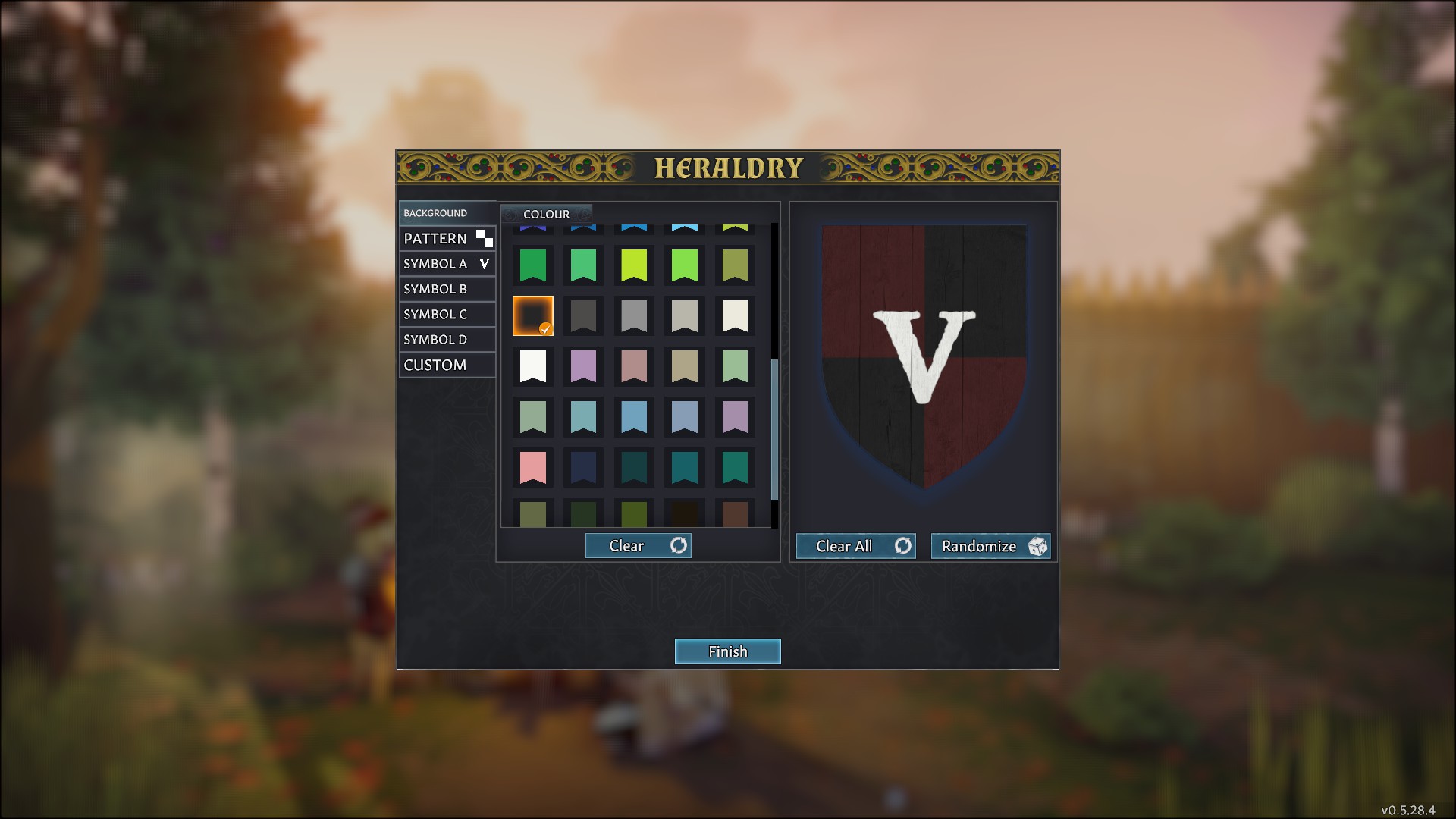Select the light pink colour swatch
The width and height of the screenshot is (1456, 819).
point(533,467)
